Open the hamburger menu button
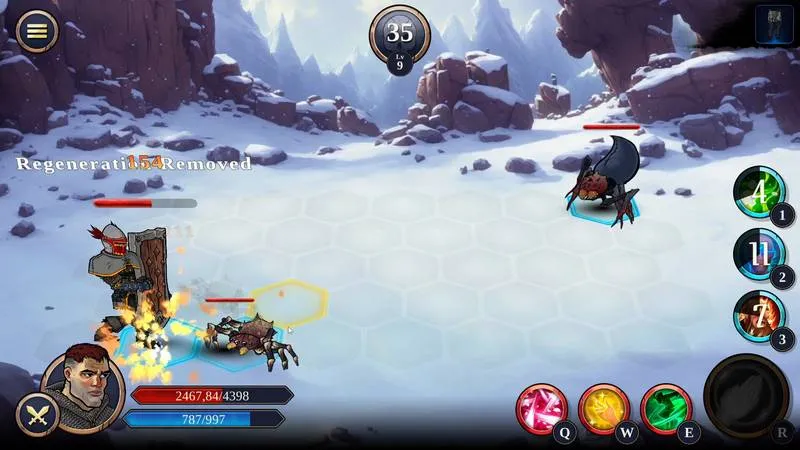The width and height of the screenshot is (800, 450). point(37,30)
